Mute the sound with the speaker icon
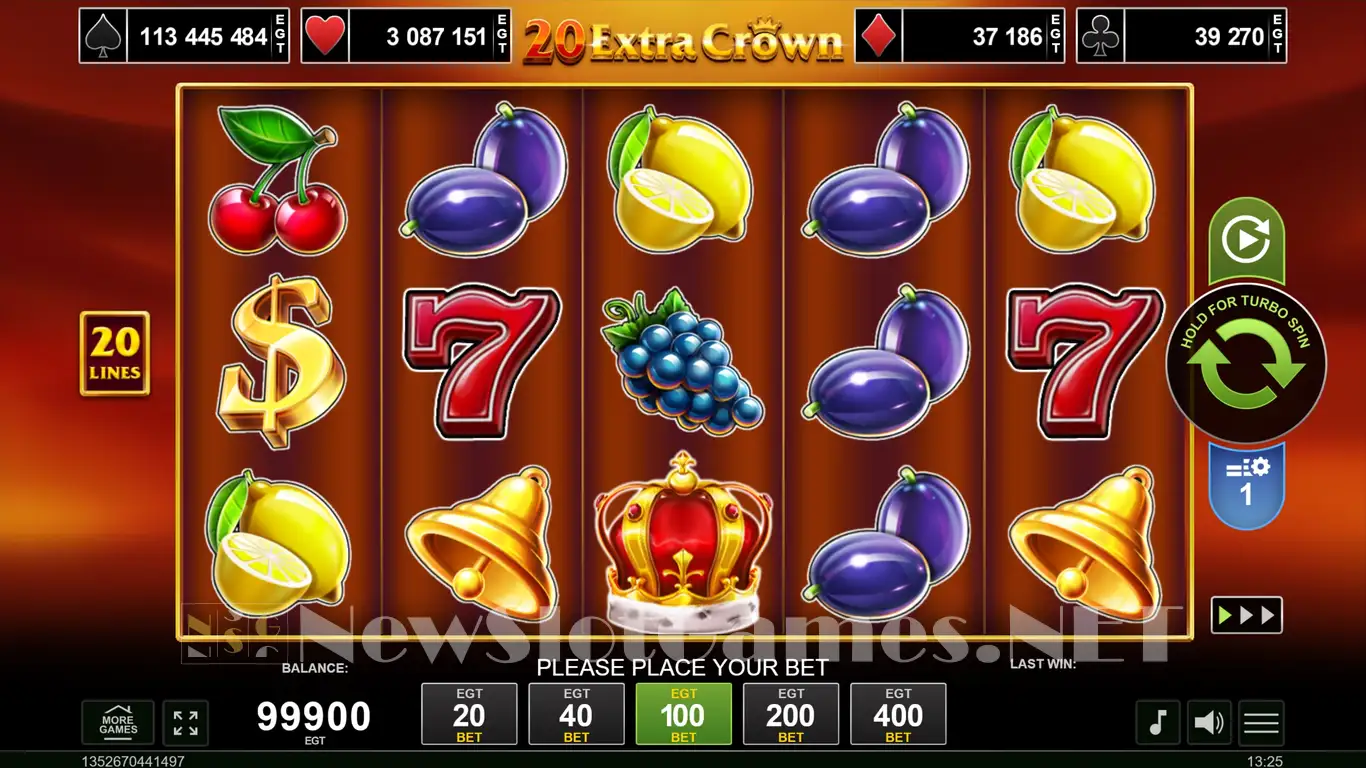 click(1209, 722)
